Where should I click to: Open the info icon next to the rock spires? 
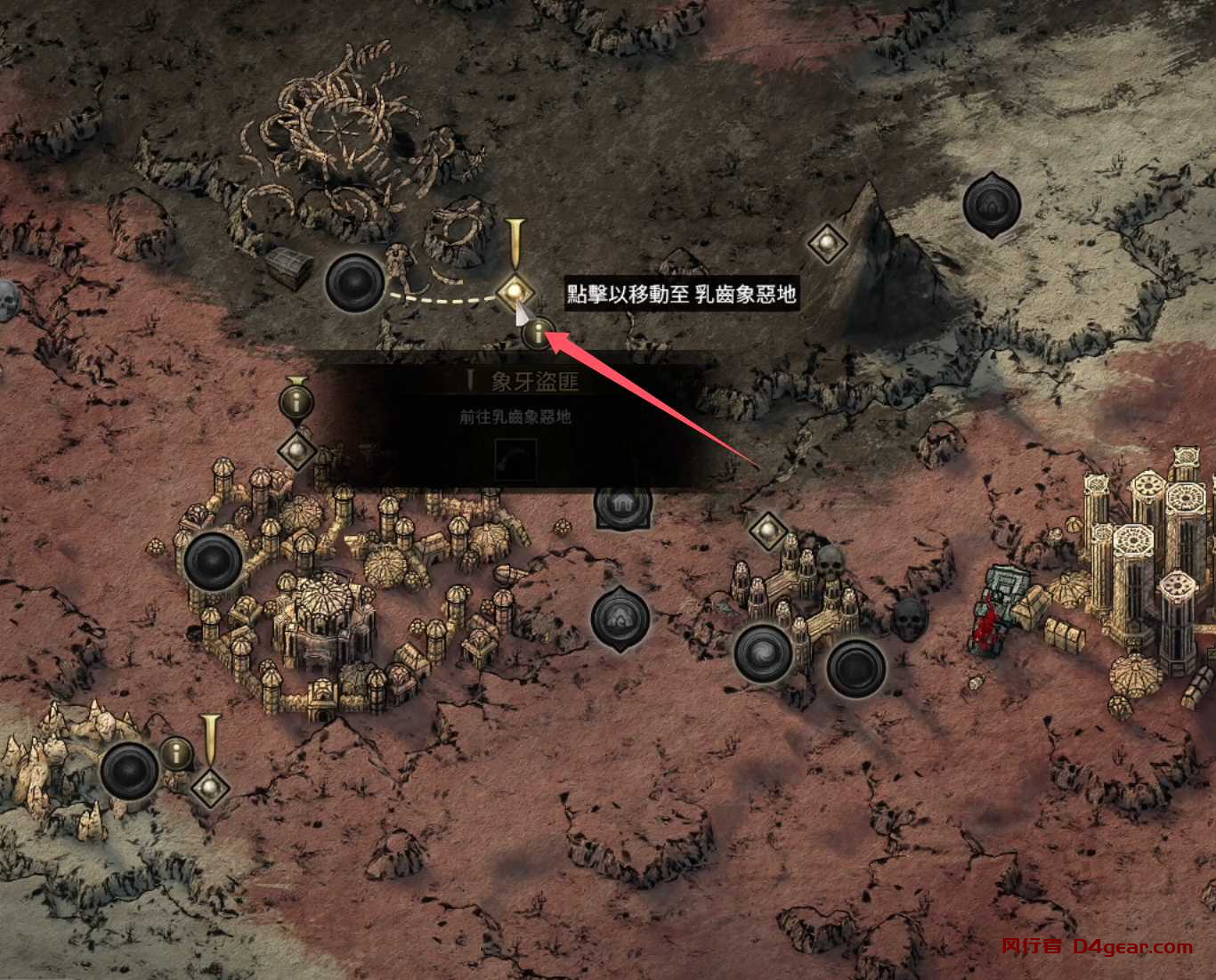tap(176, 754)
